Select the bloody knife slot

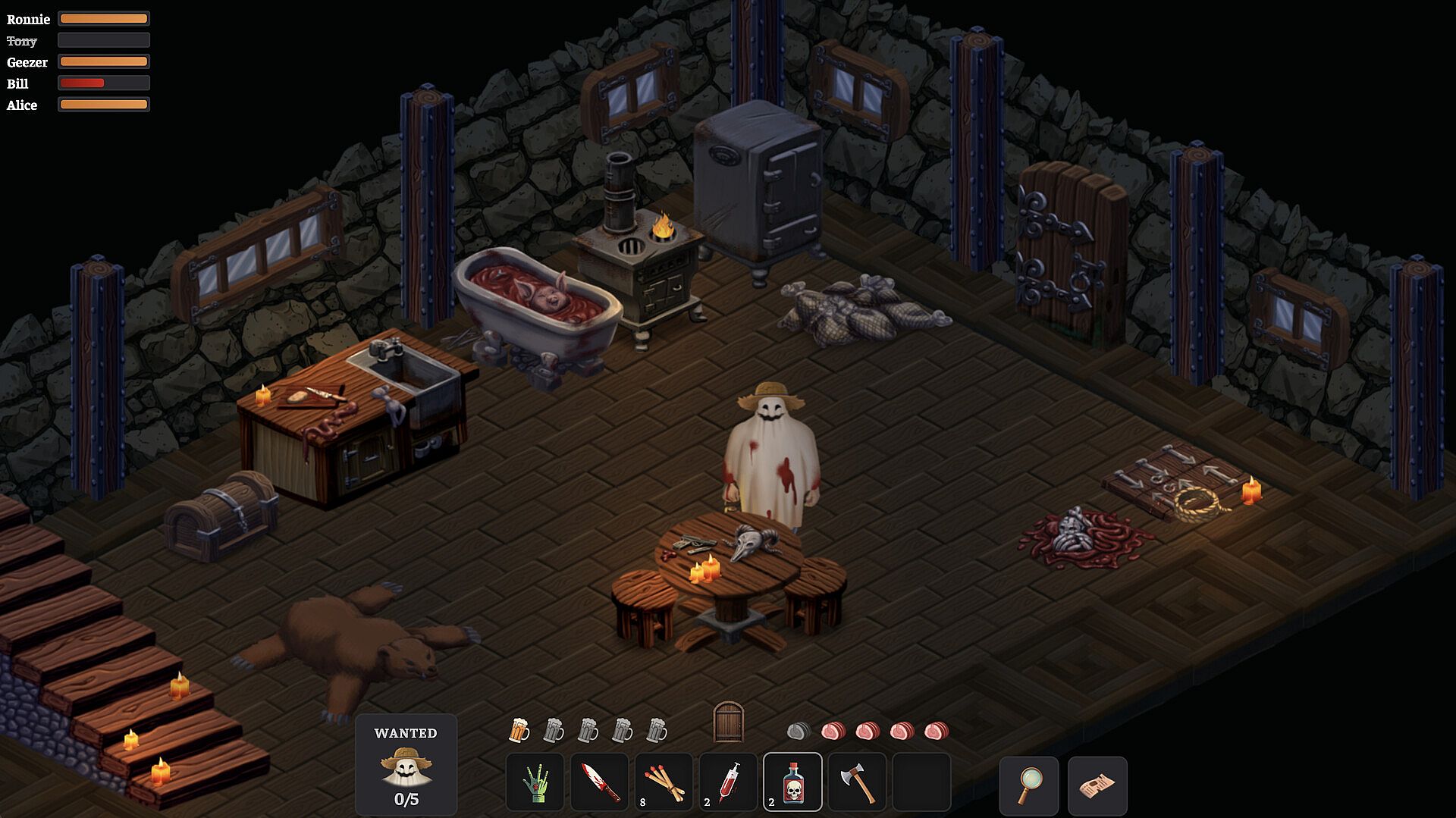(599, 782)
